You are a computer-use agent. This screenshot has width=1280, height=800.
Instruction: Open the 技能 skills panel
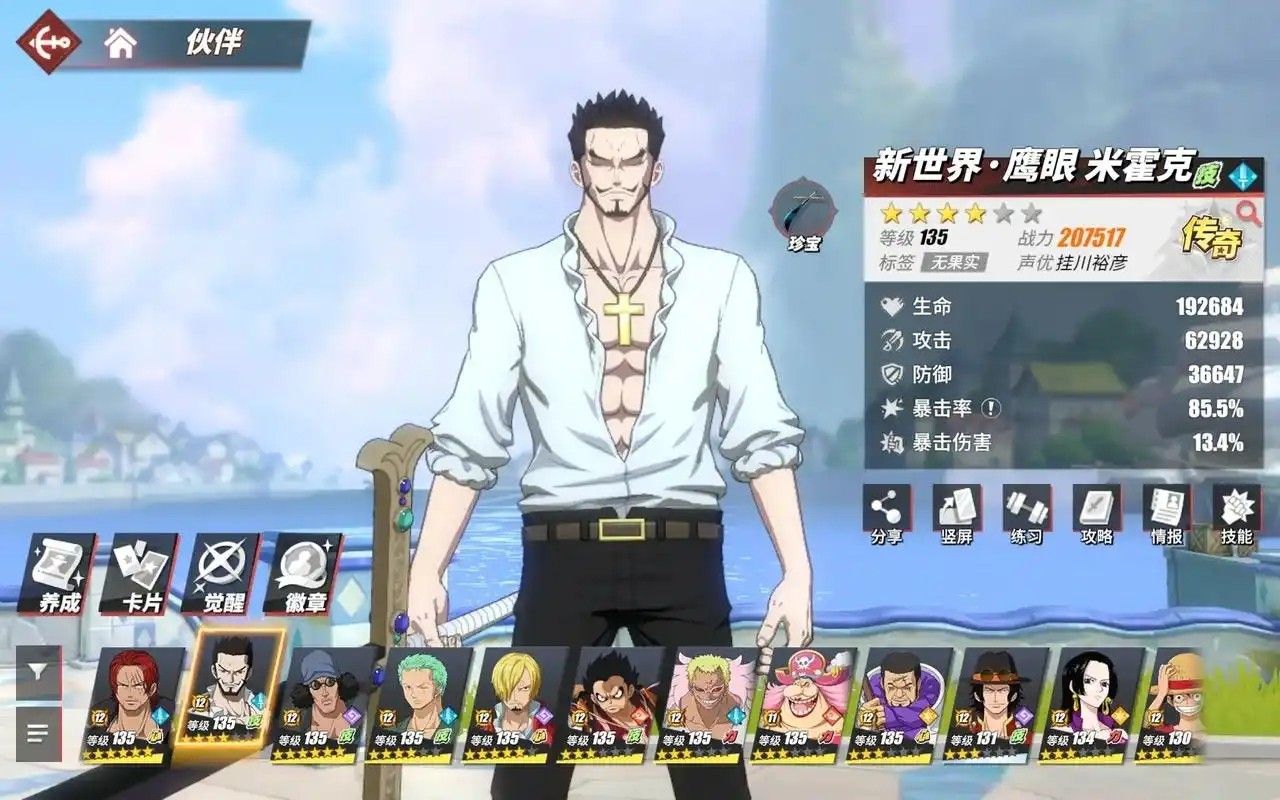click(x=1236, y=514)
